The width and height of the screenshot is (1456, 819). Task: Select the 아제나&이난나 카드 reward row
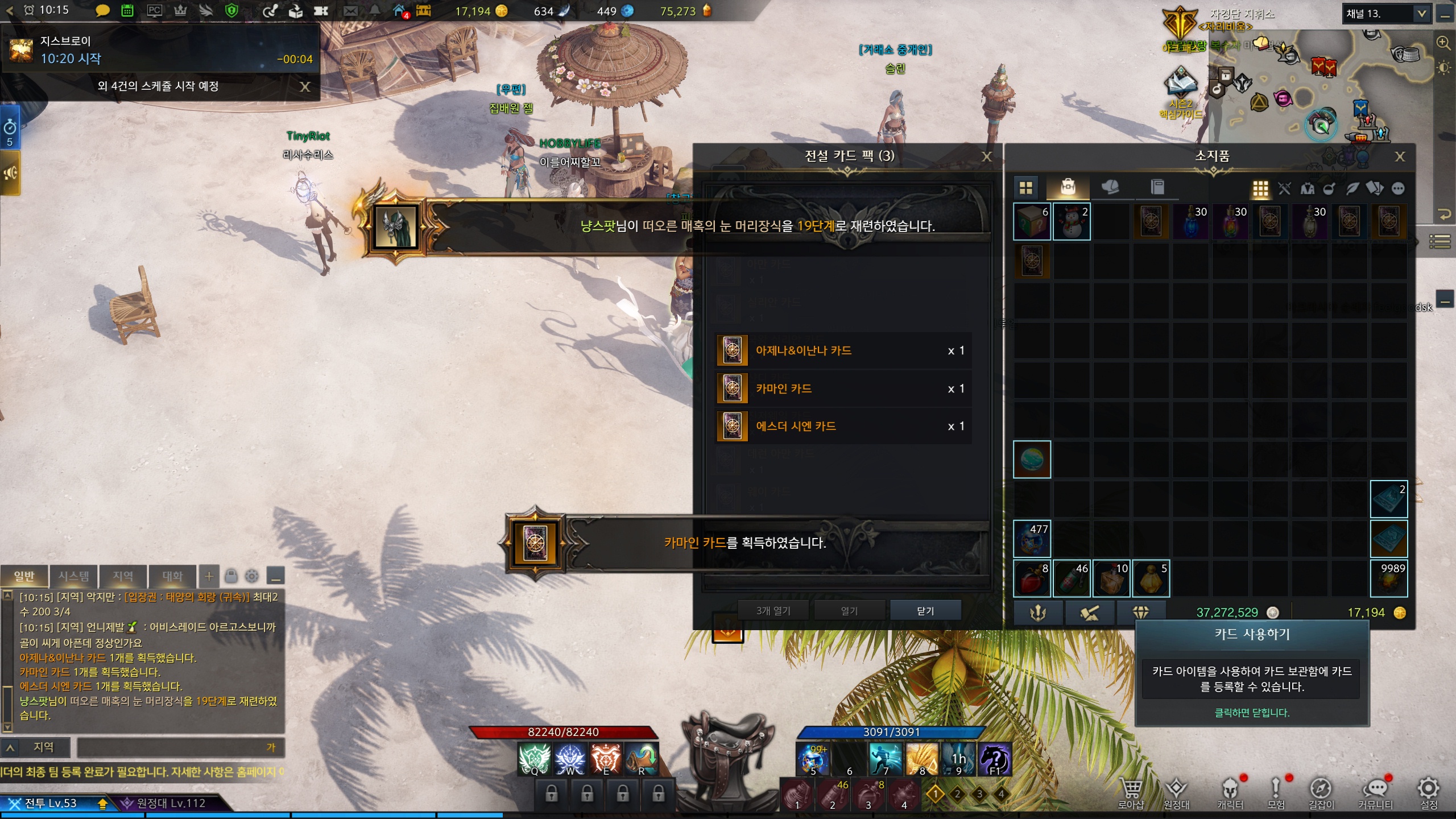pyautogui.click(x=843, y=350)
